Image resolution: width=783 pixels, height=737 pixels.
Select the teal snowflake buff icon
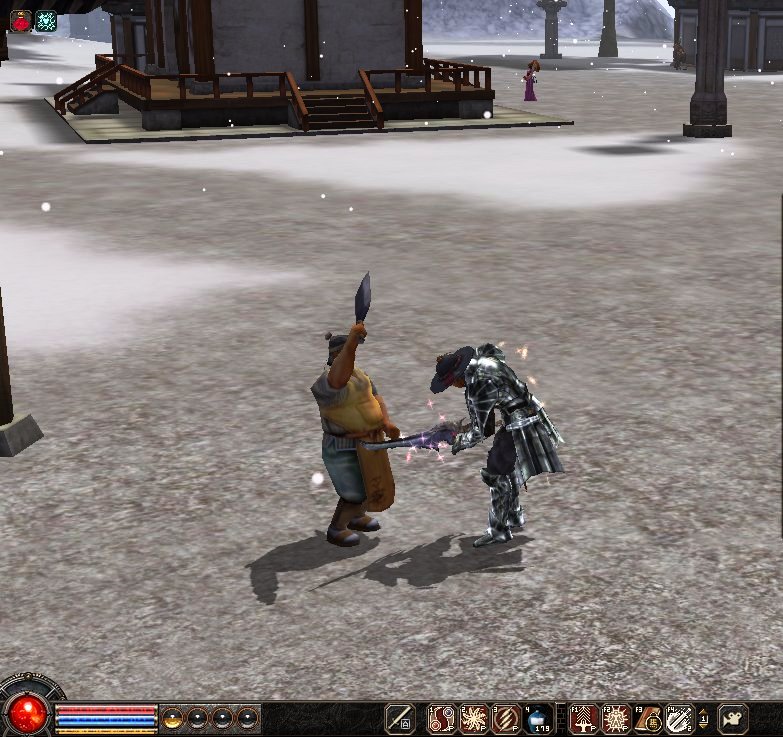(x=46, y=20)
